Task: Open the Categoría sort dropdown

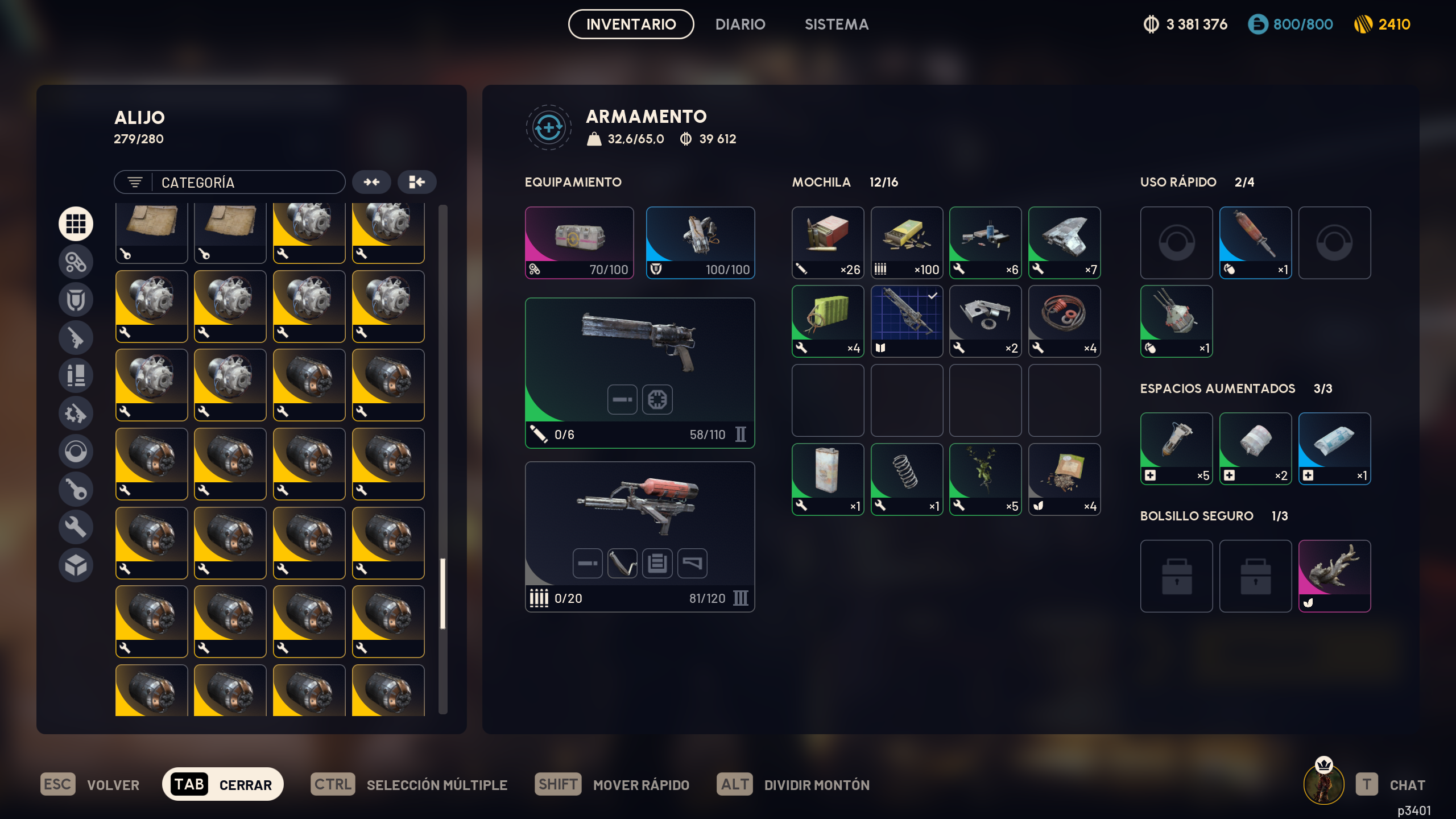Action: (x=230, y=183)
